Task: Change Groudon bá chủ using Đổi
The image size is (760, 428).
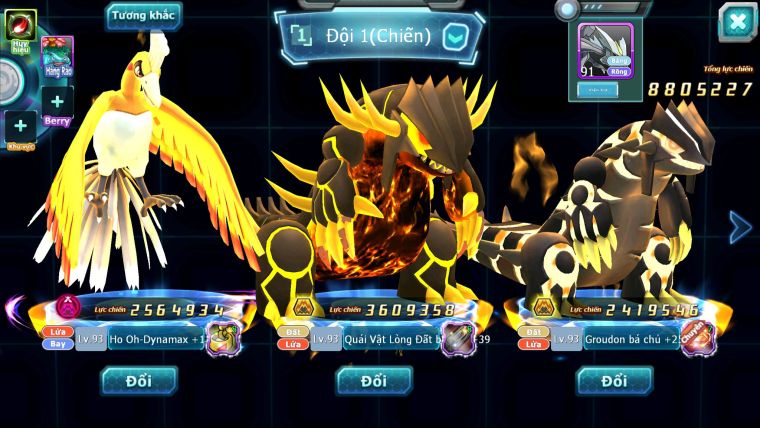Action: click(x=614, y=380)
